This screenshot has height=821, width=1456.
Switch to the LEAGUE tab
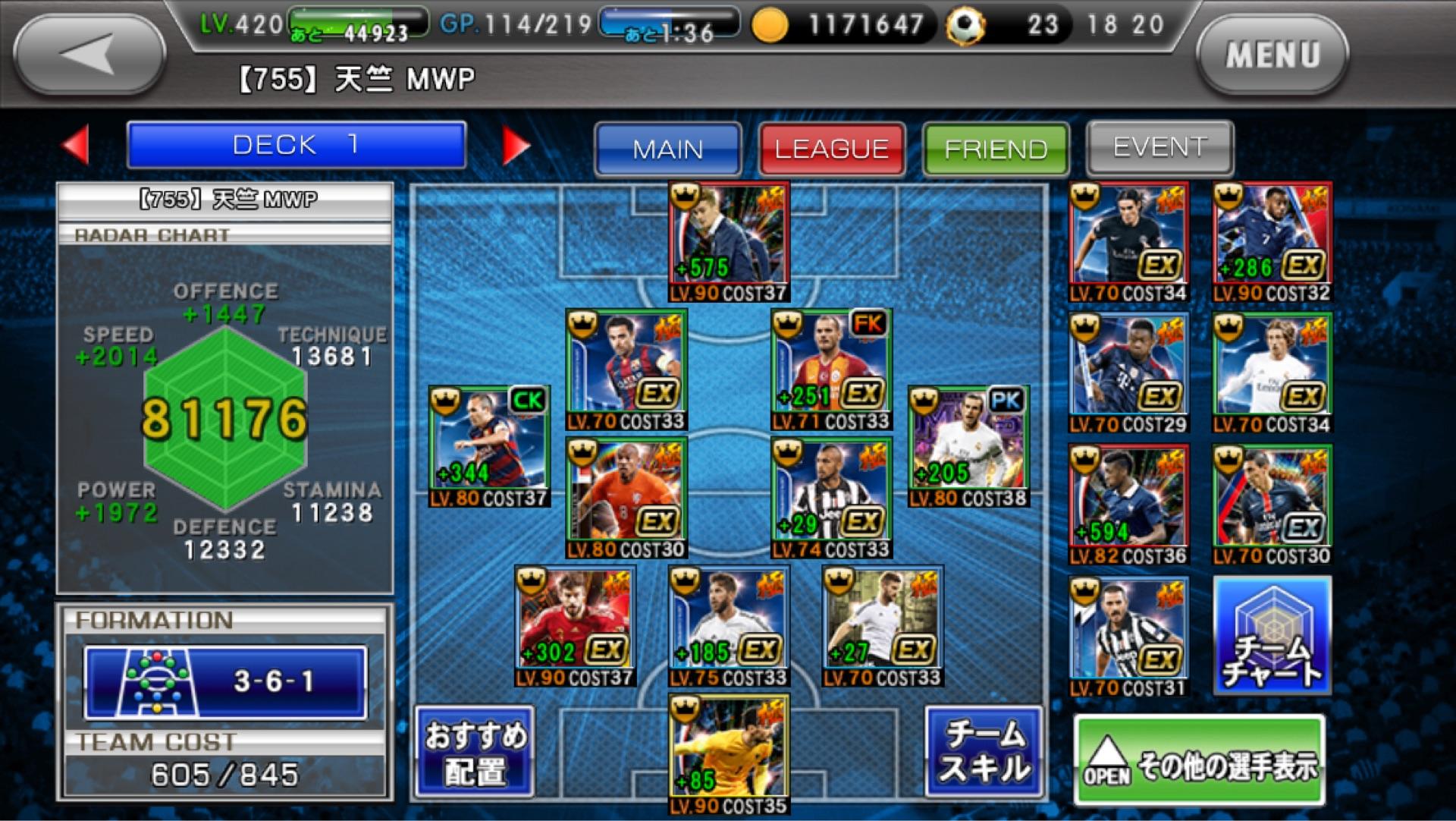click(x=831, y=149)
